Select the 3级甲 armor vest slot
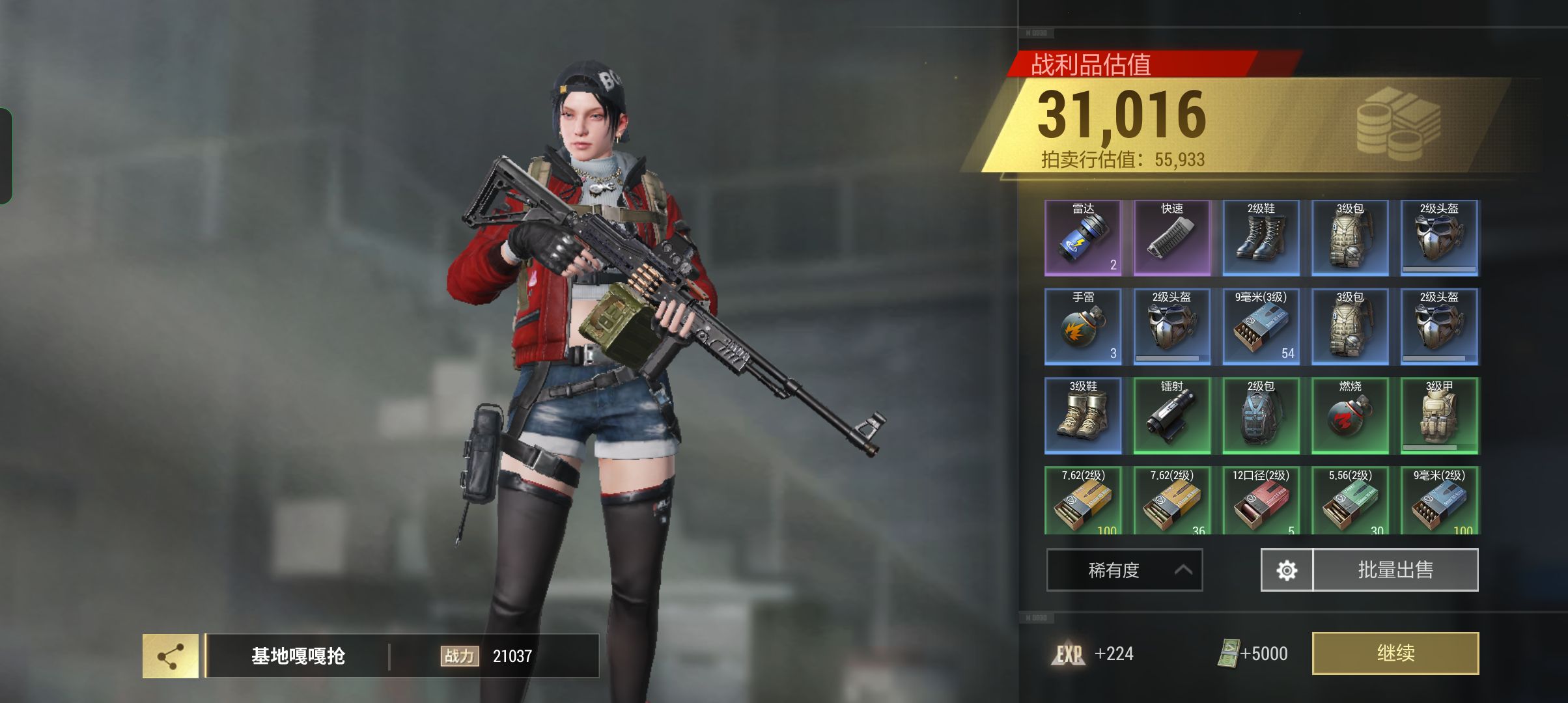 (x=1439, y=416)
